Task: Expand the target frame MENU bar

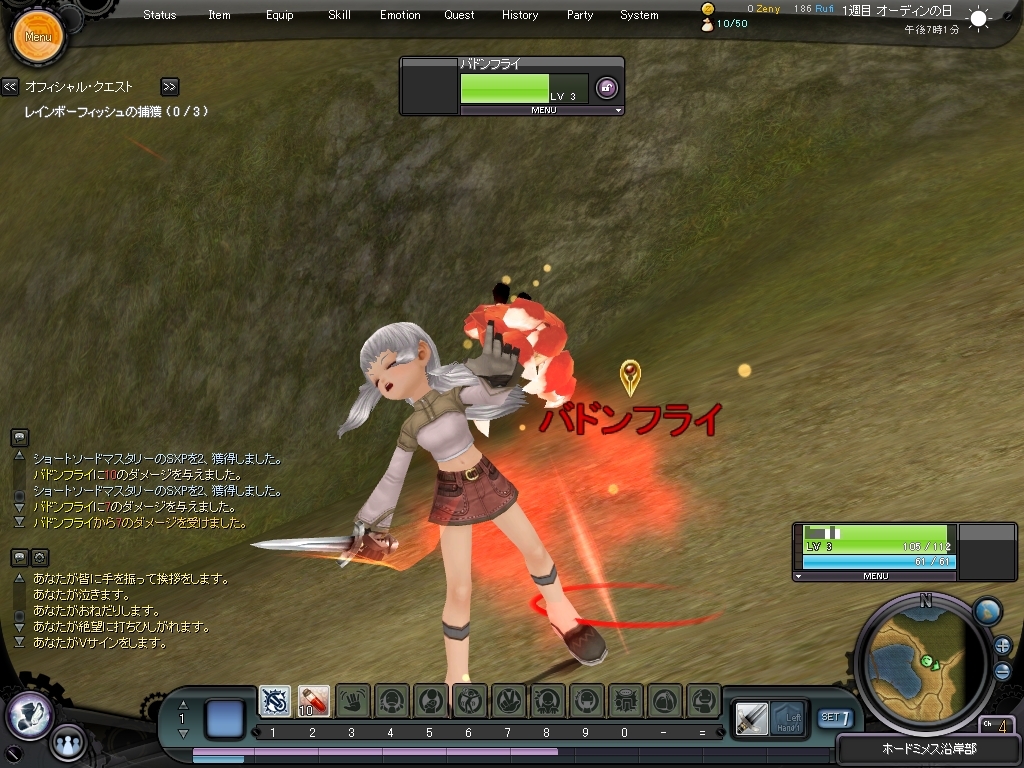Action: coord(543,111)
